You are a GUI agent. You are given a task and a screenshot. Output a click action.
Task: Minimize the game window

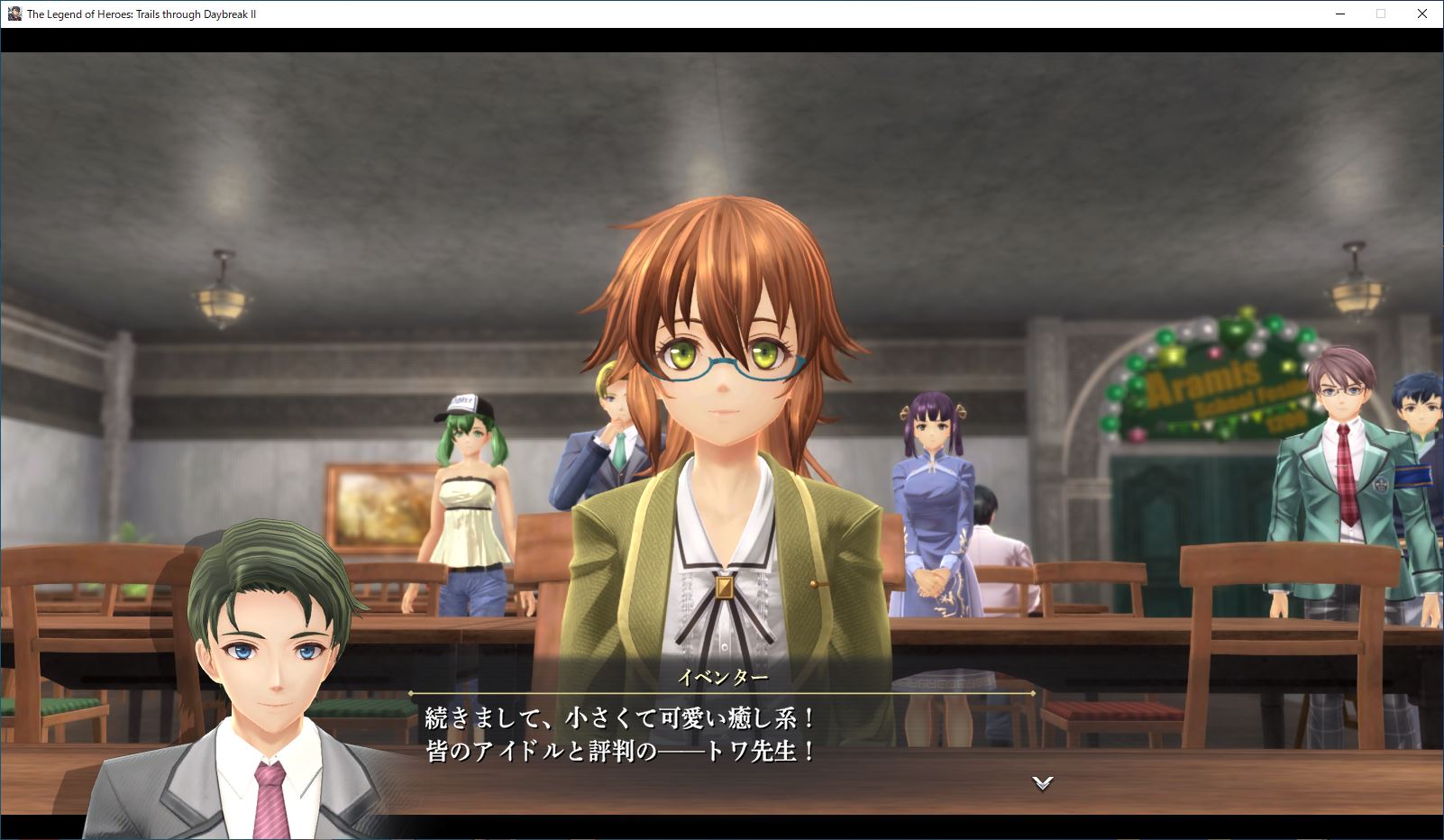tap(1339, 14)
